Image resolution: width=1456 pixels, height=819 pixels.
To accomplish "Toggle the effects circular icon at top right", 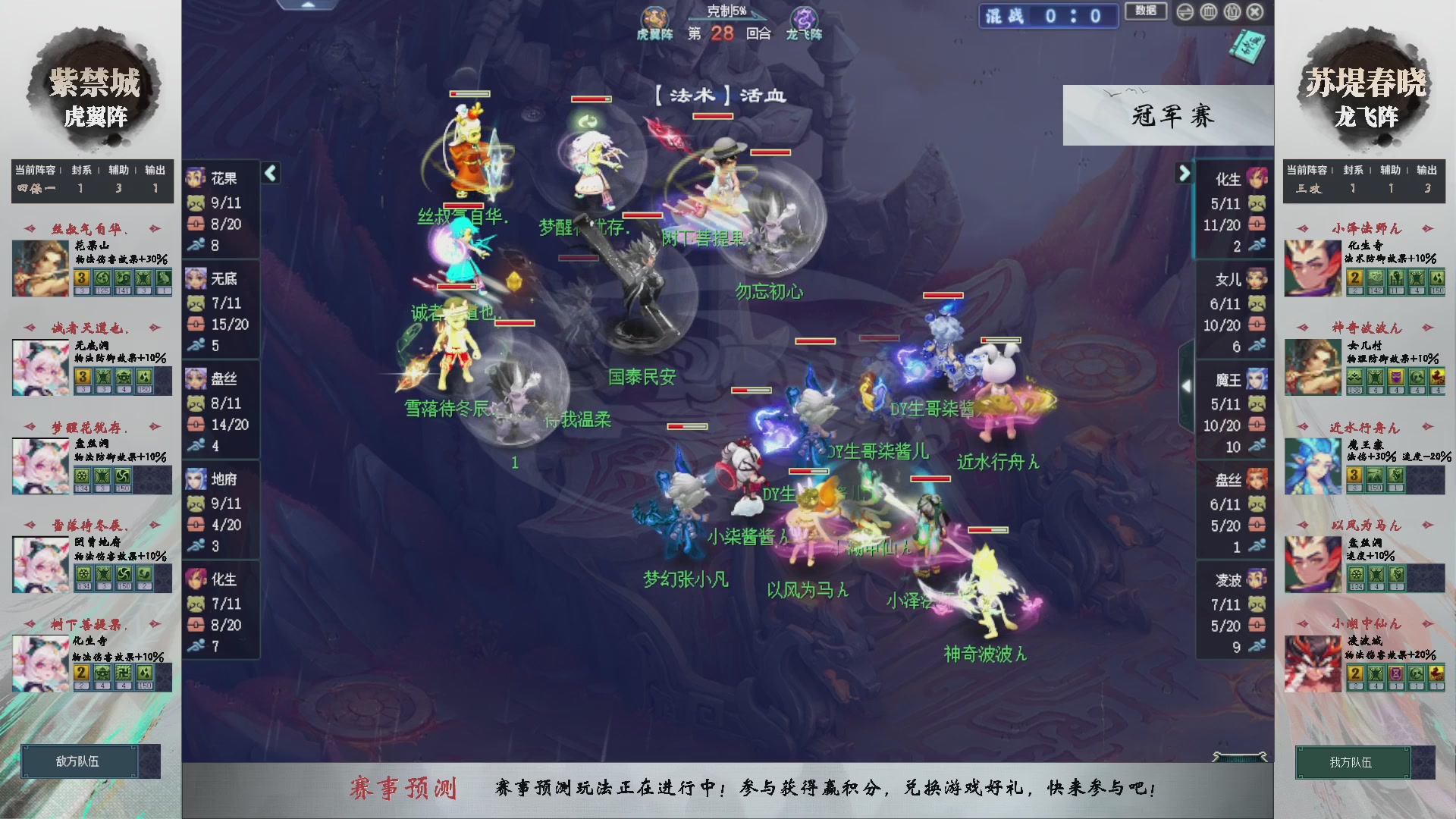I will (x=1210, y=11).
